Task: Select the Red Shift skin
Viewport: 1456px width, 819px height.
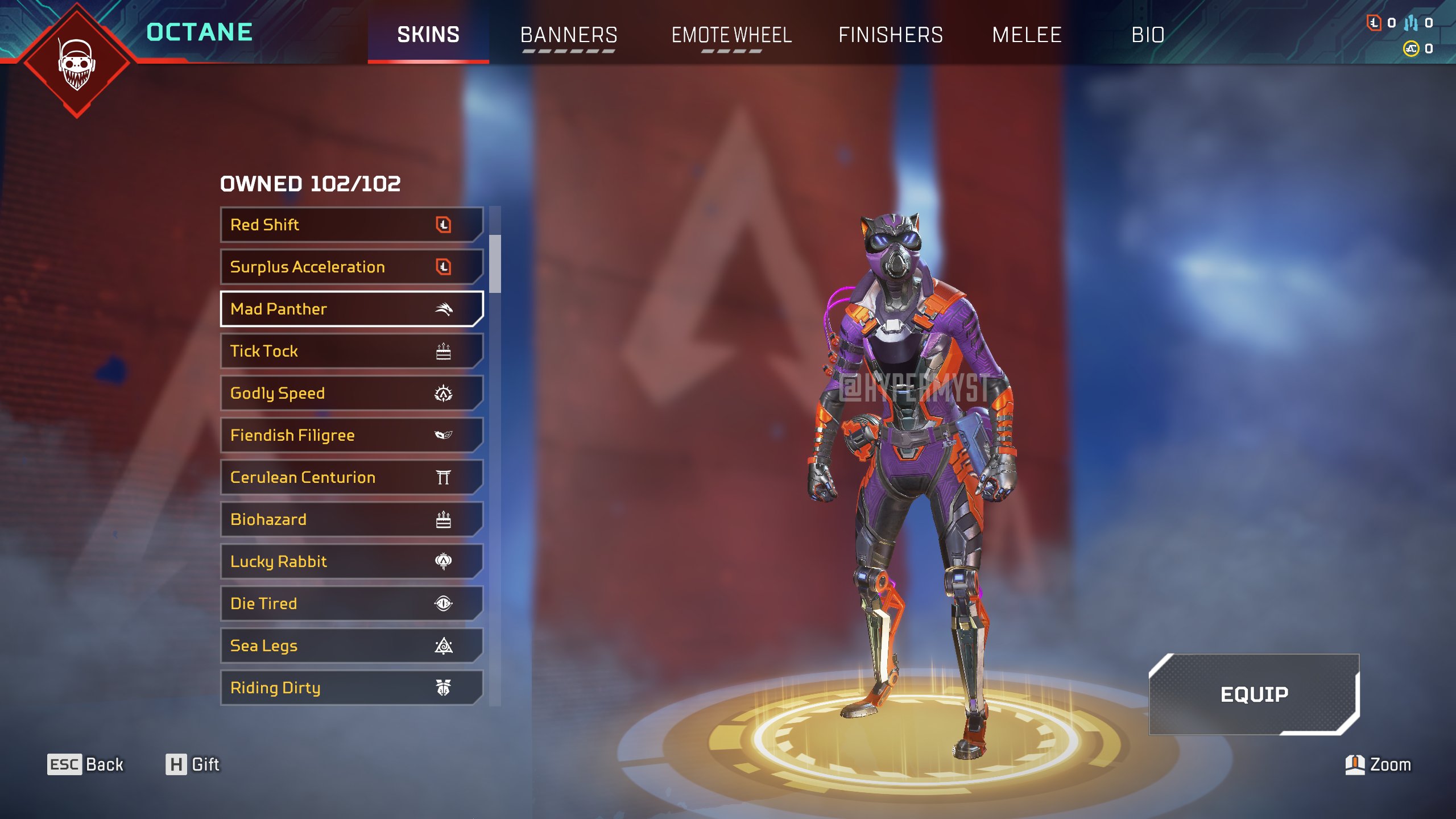Action: pyautogui.click(x=351, y=225)
